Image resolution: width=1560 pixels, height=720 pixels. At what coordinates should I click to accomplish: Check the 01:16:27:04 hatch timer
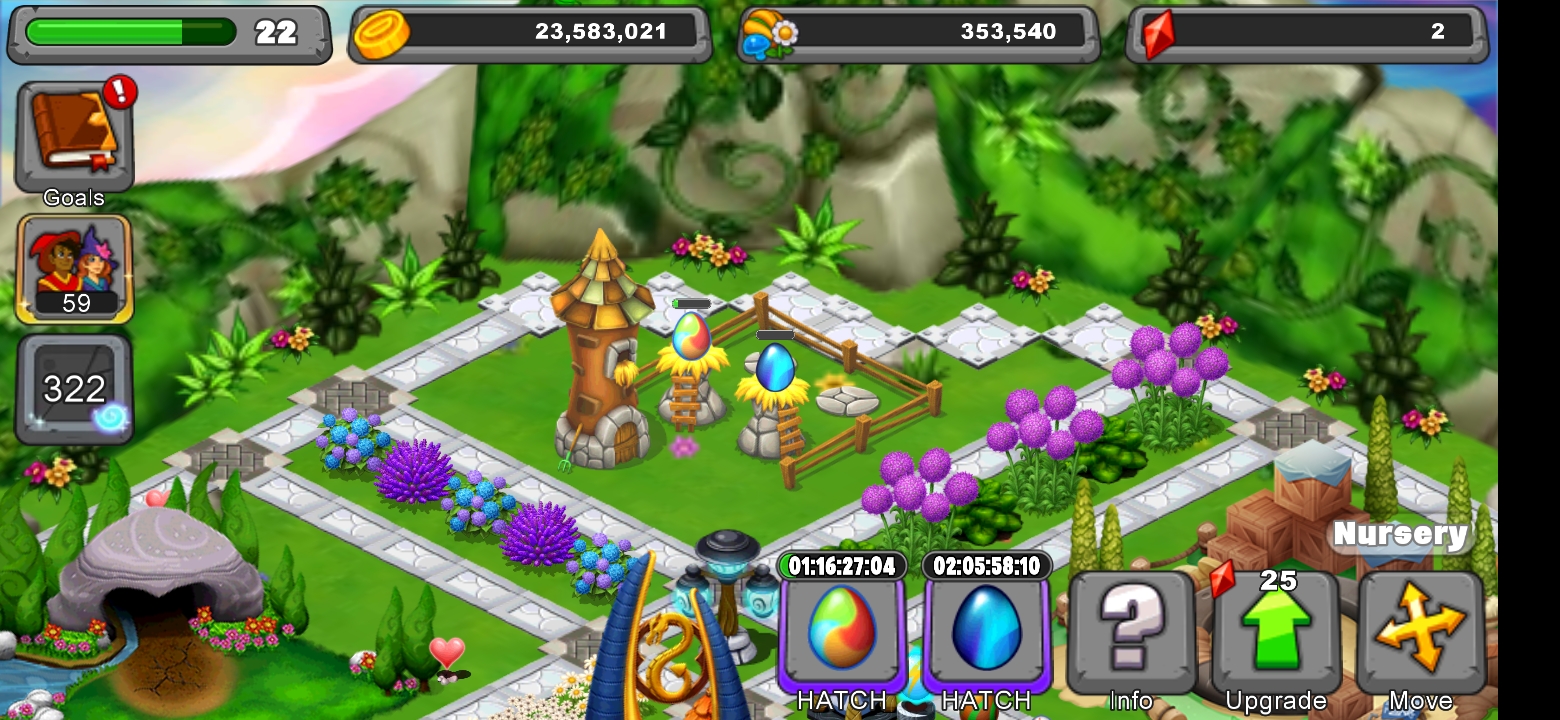[840, 565]
